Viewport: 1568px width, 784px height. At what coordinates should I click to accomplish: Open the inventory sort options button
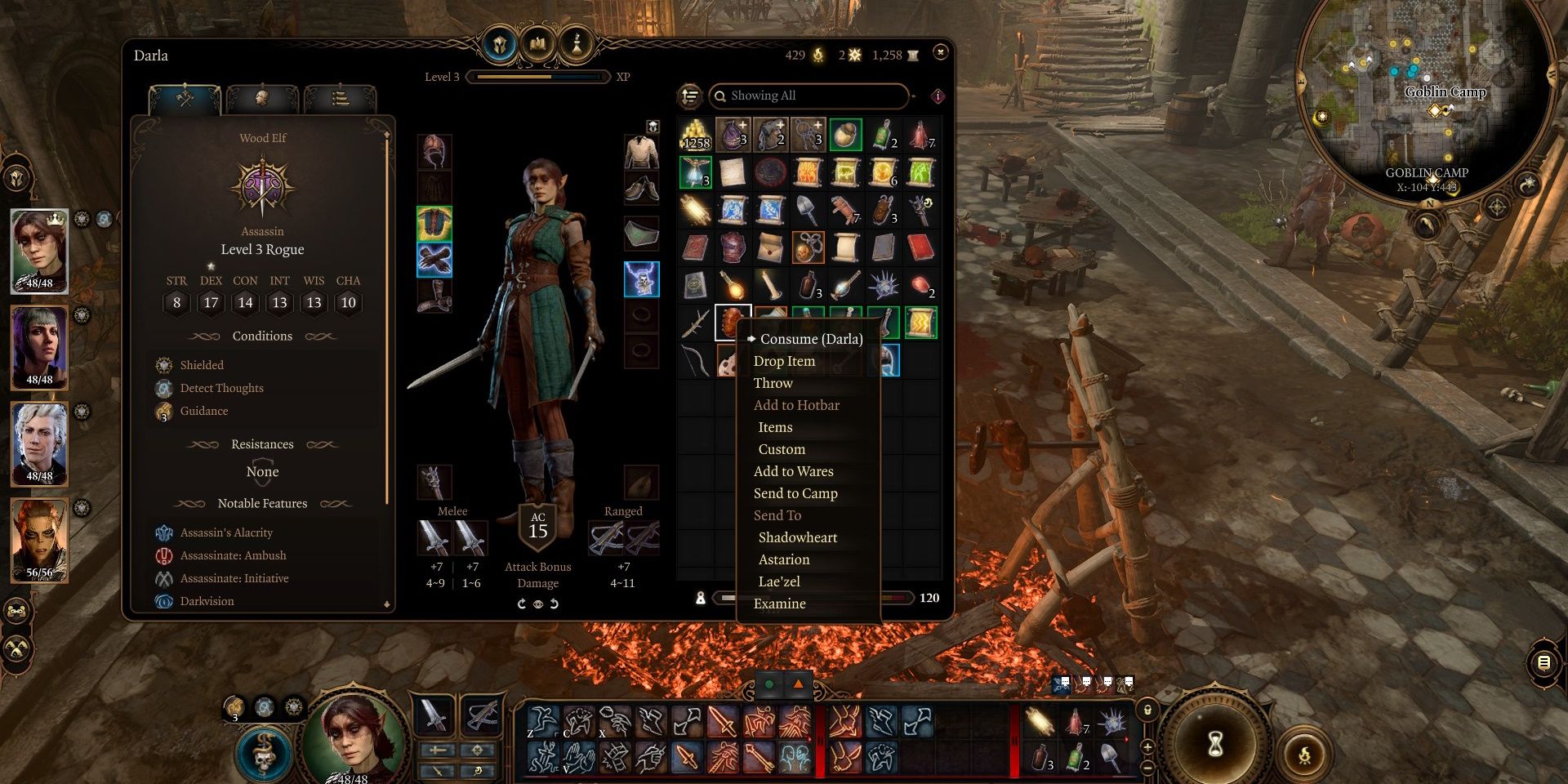point(690,96)
